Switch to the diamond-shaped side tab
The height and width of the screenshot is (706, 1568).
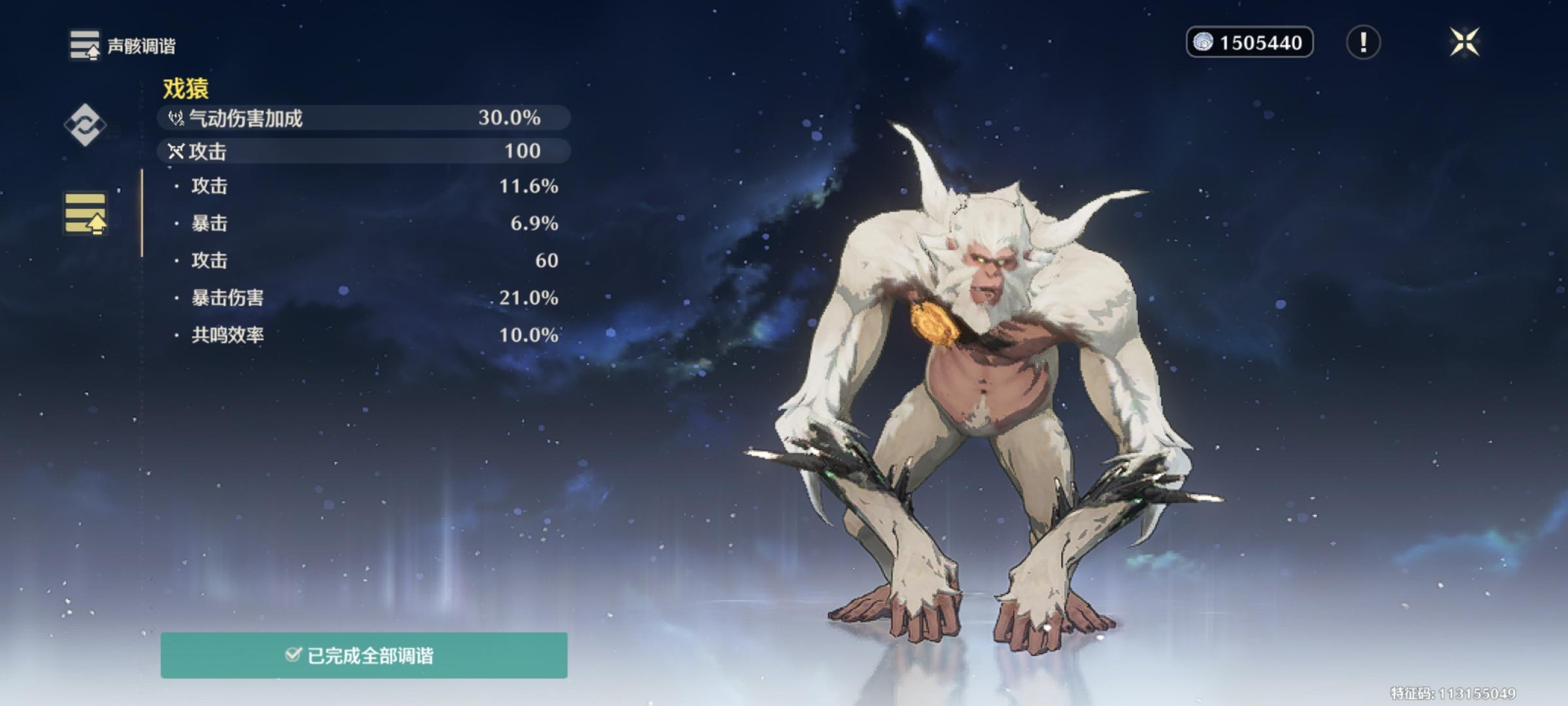point(85,124)
